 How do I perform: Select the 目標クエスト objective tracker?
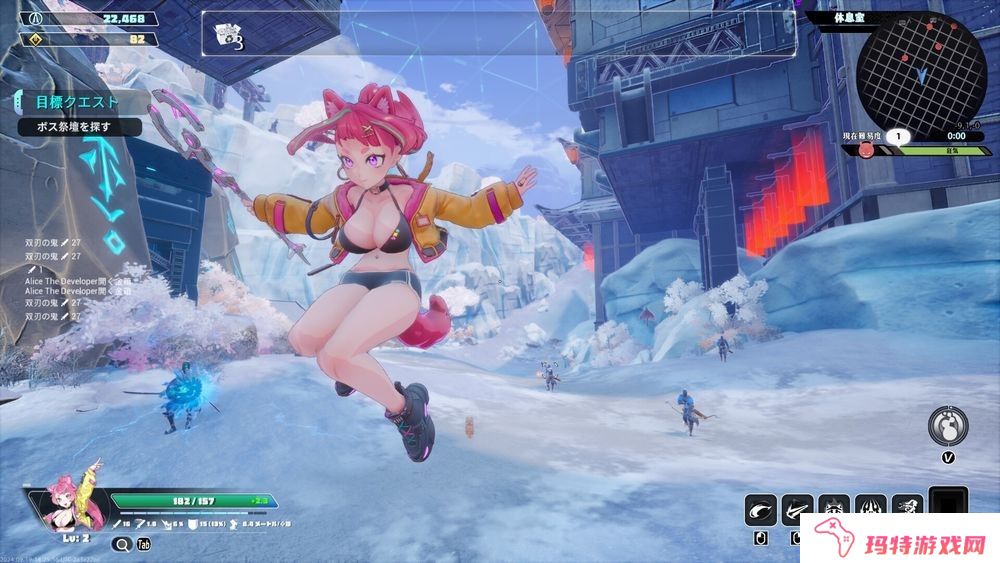(76, 102)
